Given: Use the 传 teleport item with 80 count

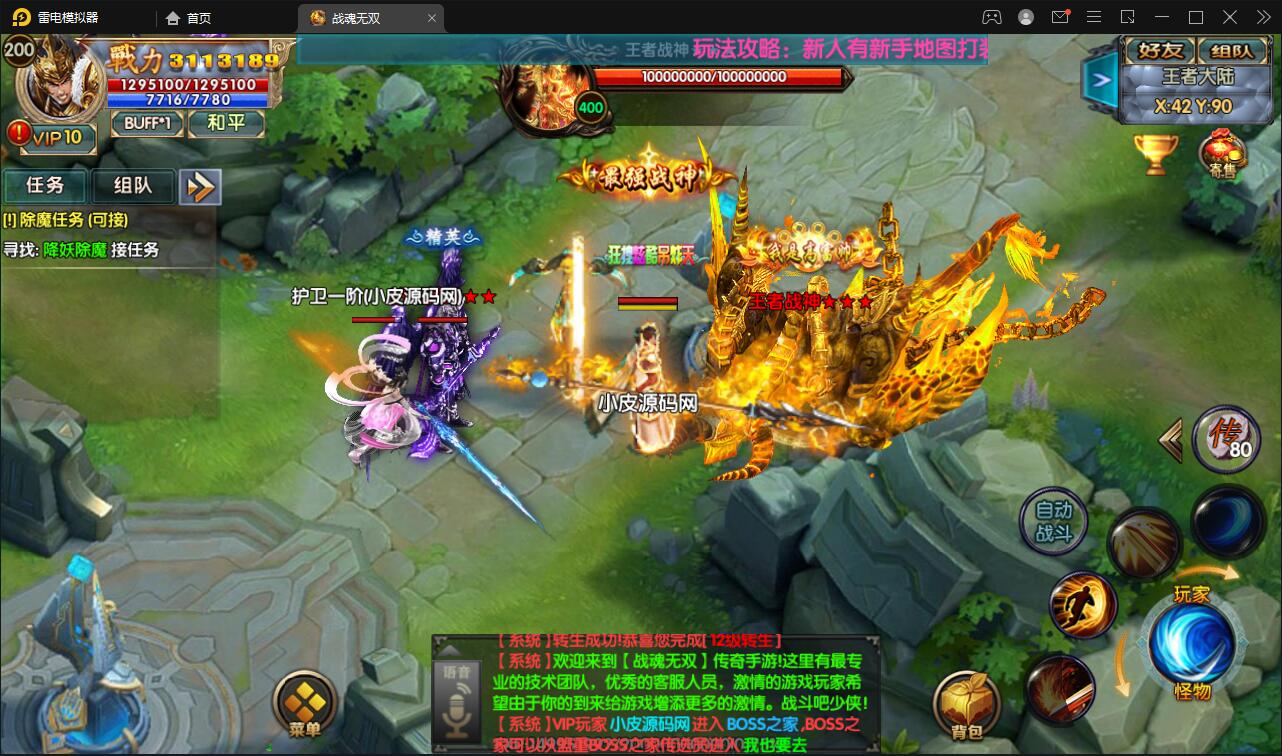Looking at the screenshot, I should (x=1226, y=439).
